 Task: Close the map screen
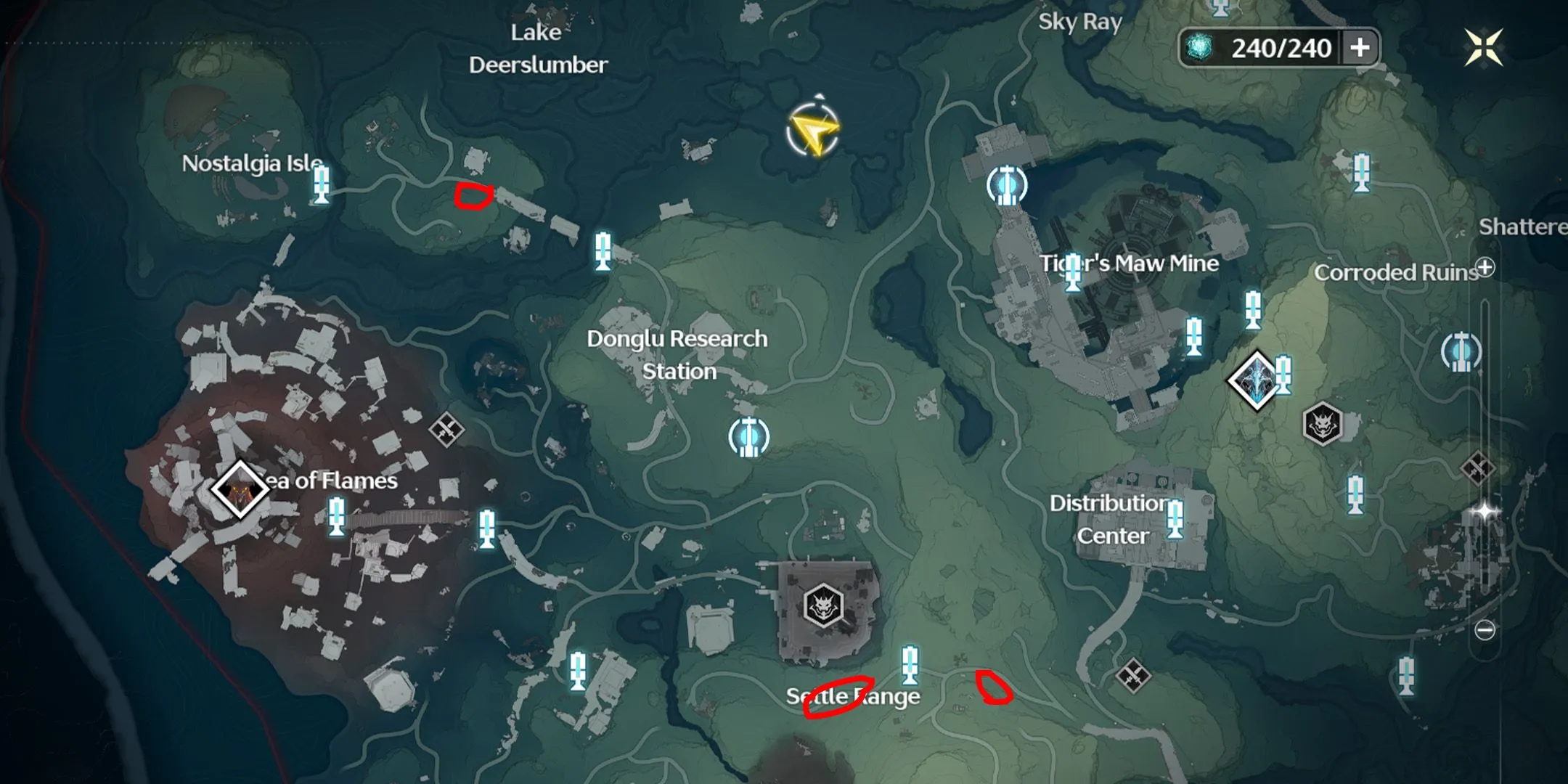click(x=1483, y=48)
